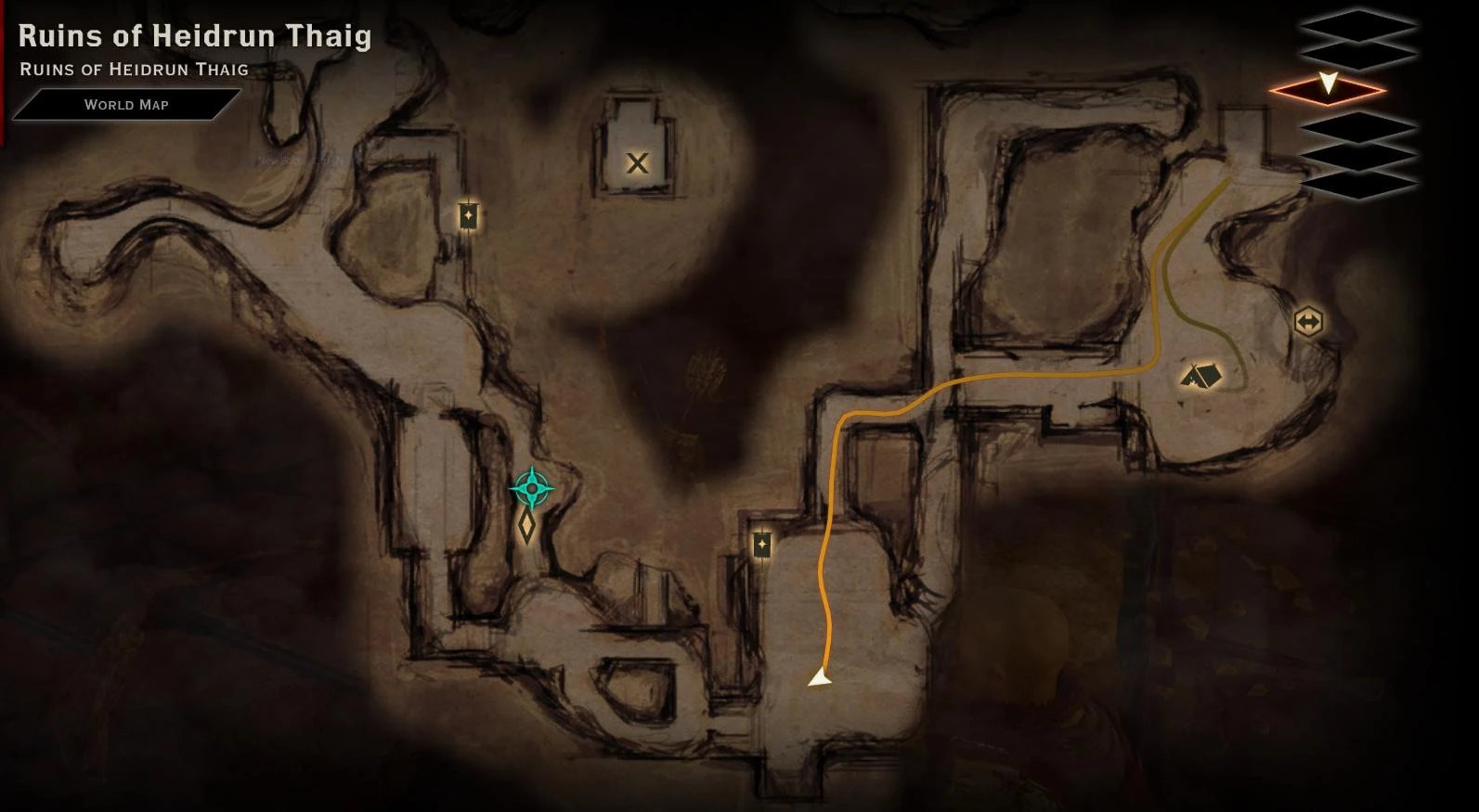Click the camp tent icon on the east side

(1200, 375)
